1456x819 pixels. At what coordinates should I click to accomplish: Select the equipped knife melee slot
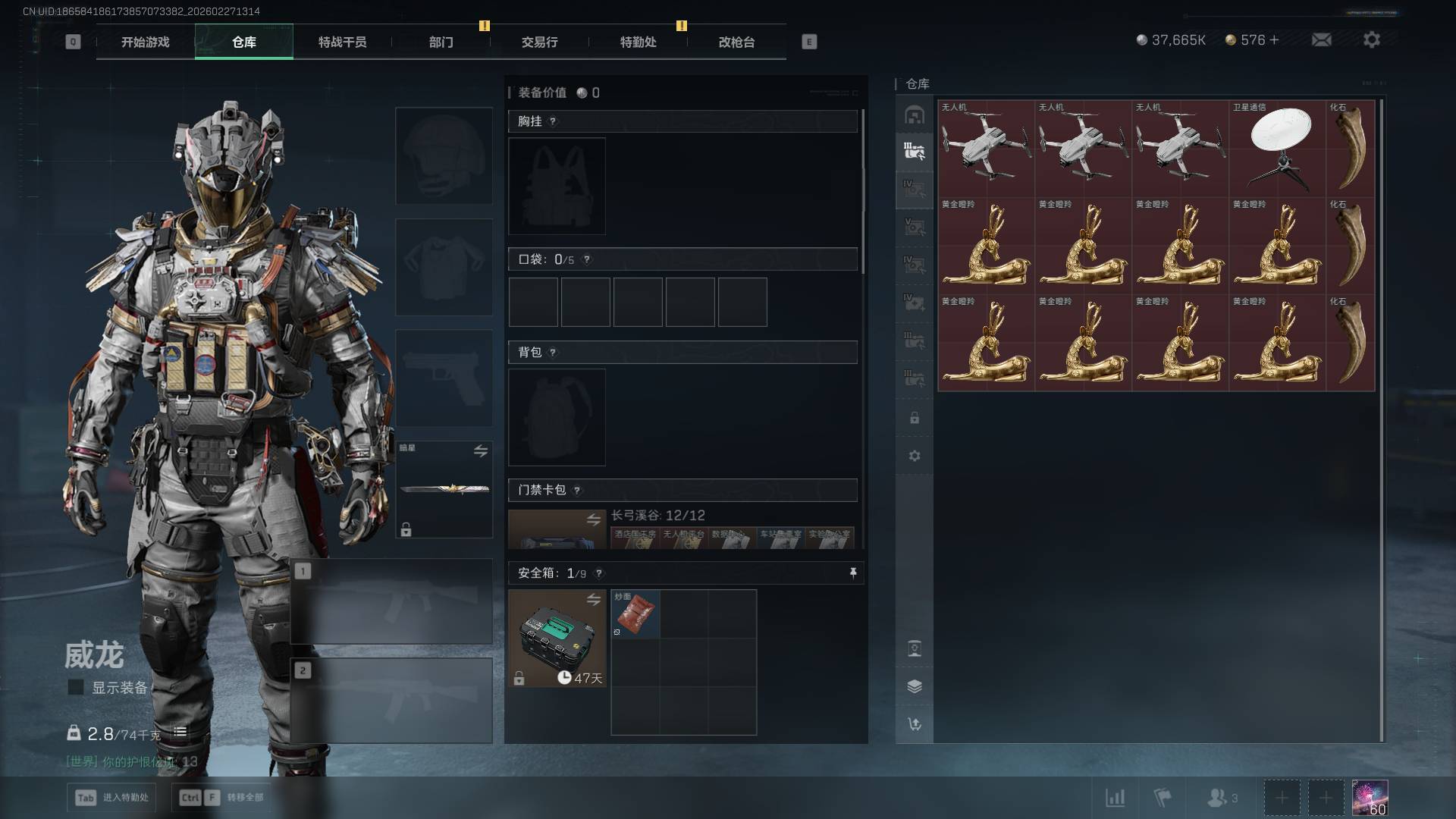coord(444,489)
